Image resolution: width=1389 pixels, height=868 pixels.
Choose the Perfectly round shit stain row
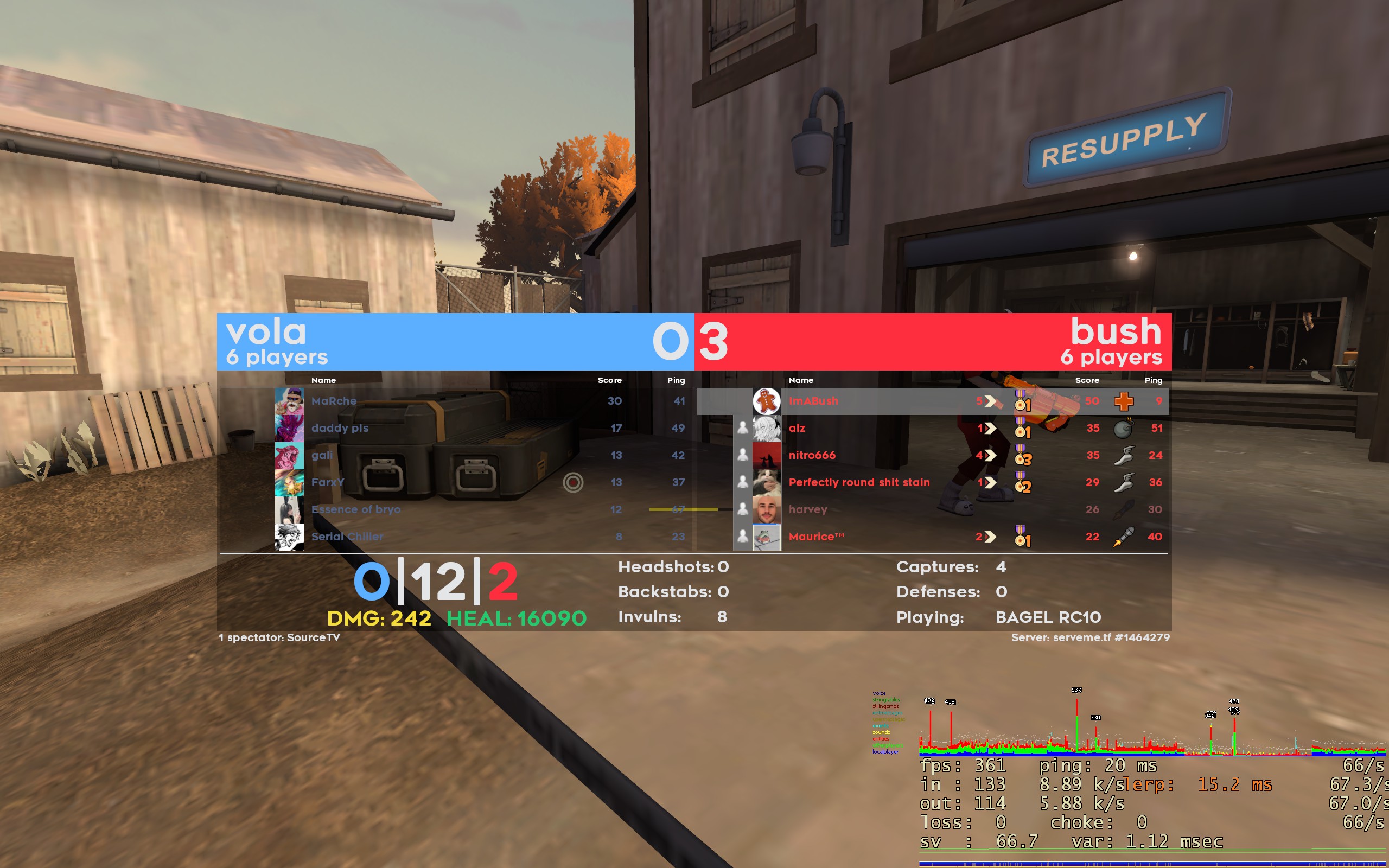coord(859,482)
